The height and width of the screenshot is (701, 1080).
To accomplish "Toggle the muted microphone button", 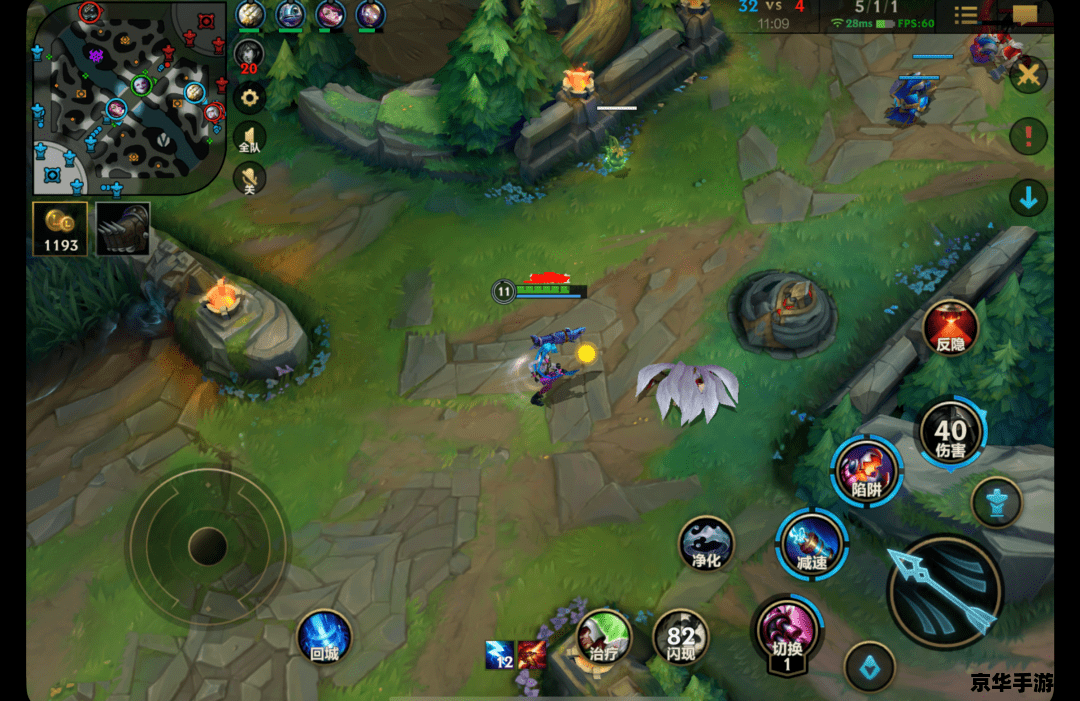I will [249, 180].
